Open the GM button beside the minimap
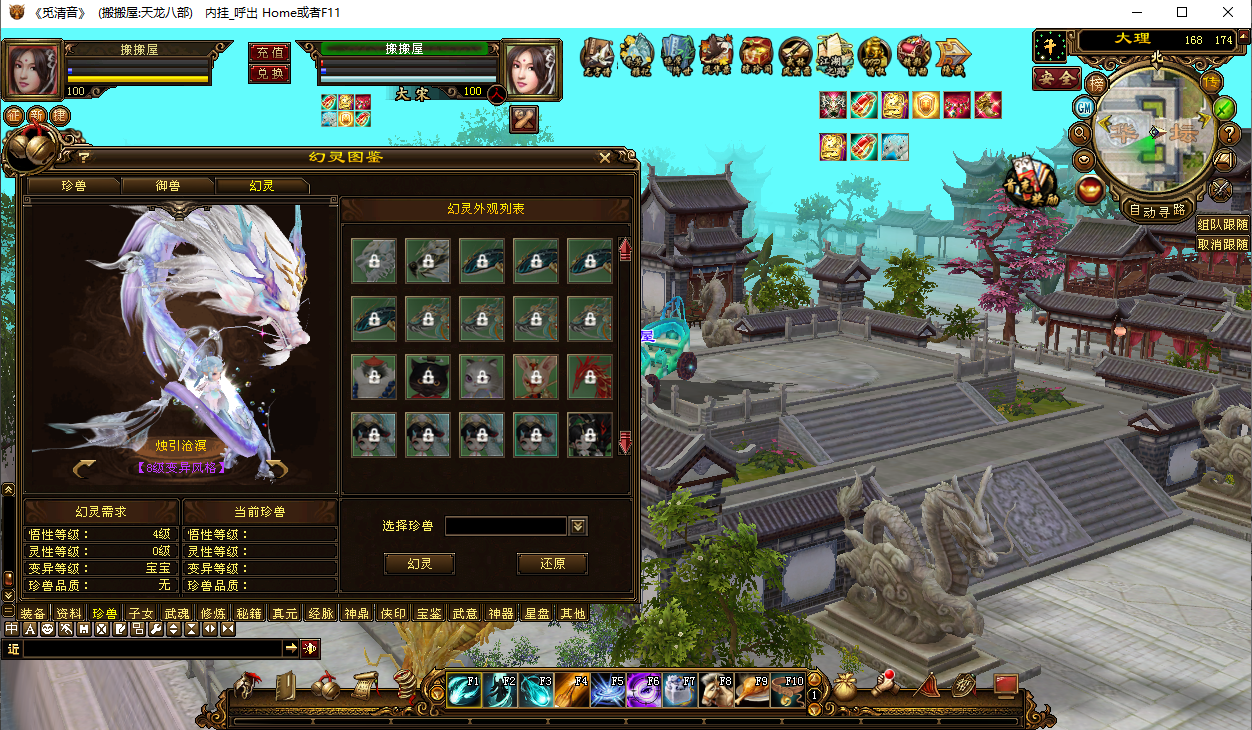This screenshot has height=730, width=1252. [x=1084, y=106]
